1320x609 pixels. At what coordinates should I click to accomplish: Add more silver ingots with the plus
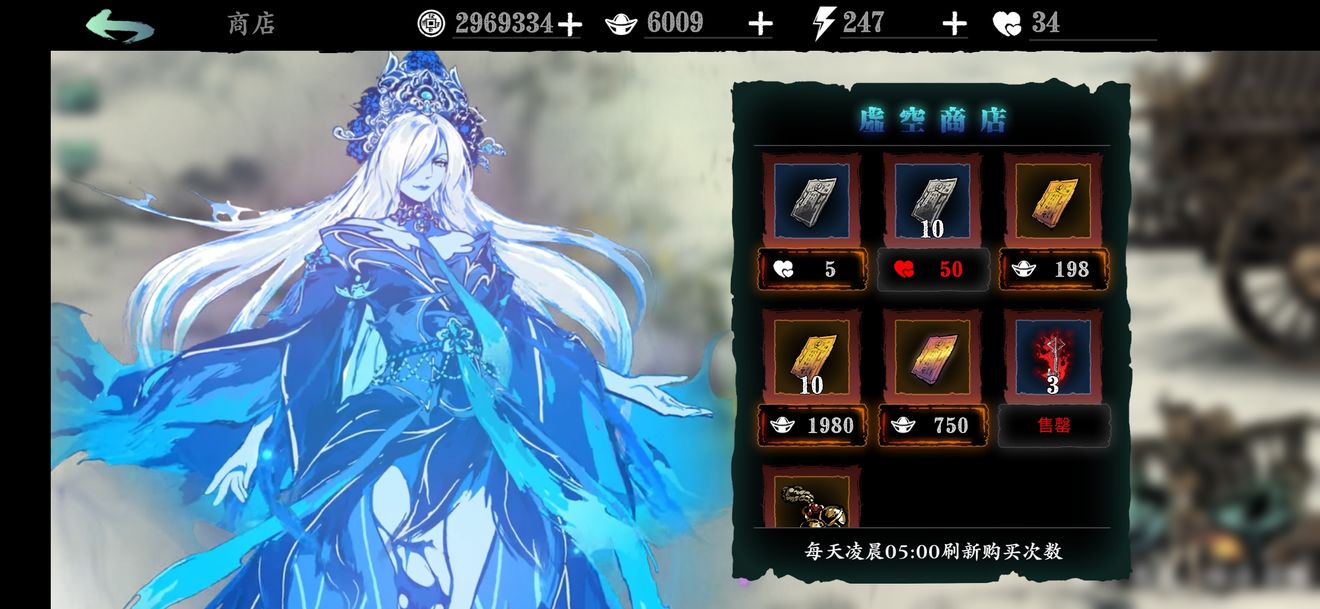(760, 24)
